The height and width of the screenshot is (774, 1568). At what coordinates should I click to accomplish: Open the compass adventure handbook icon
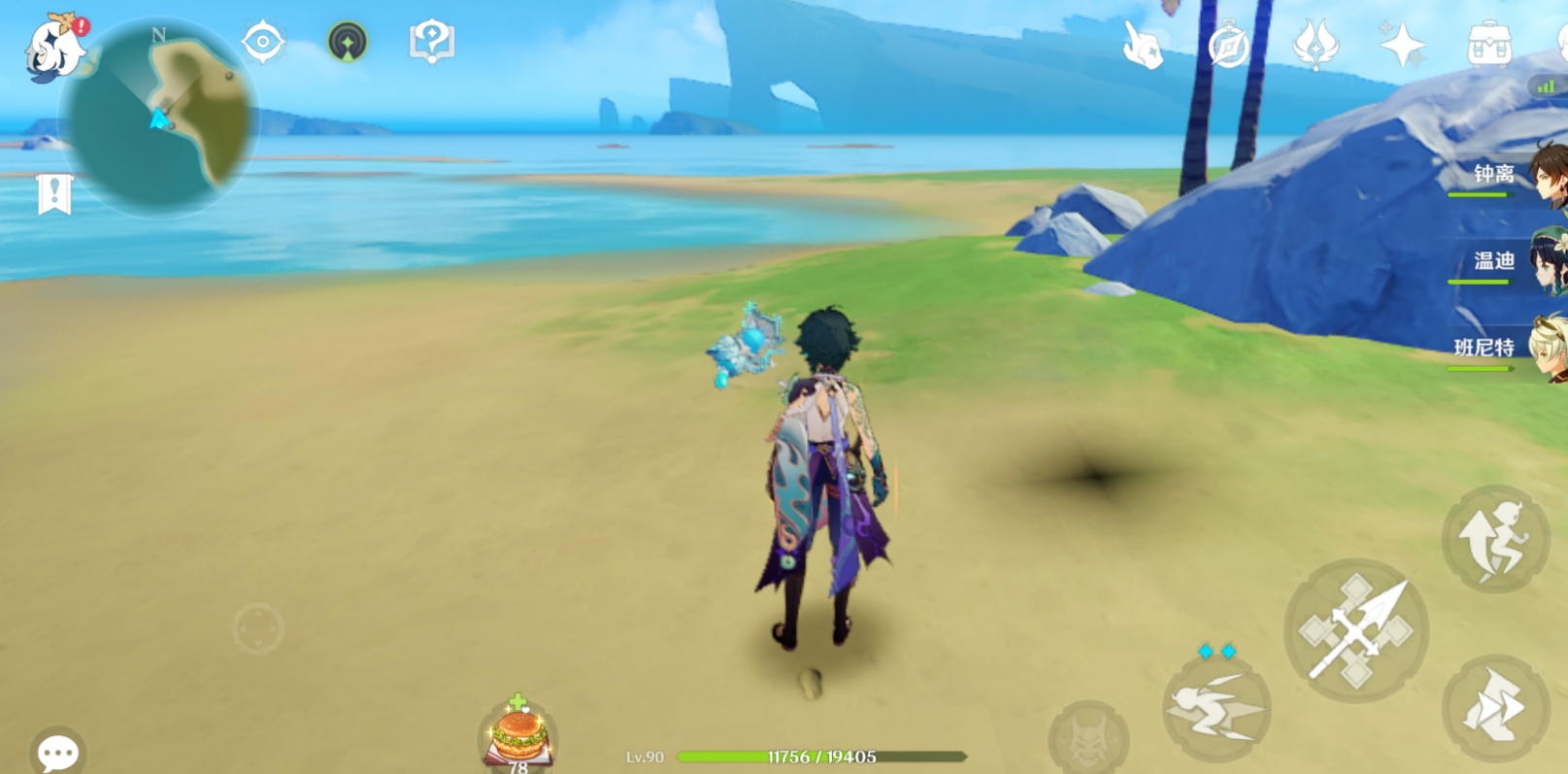point(1228,46)
